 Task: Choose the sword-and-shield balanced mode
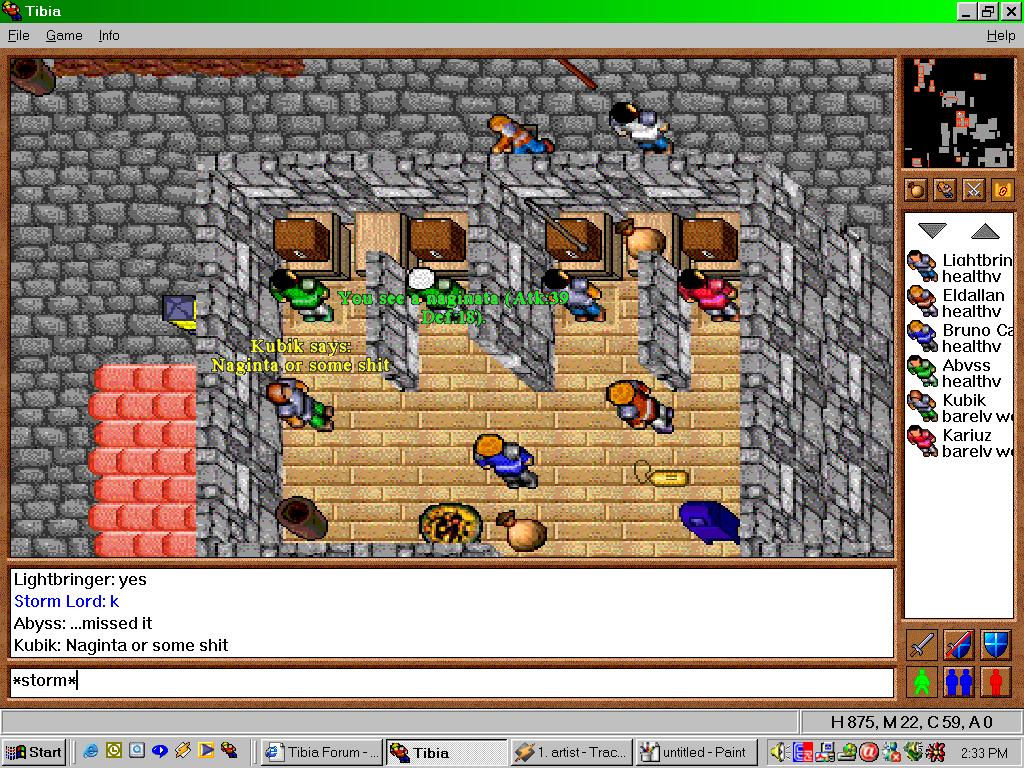958,645
